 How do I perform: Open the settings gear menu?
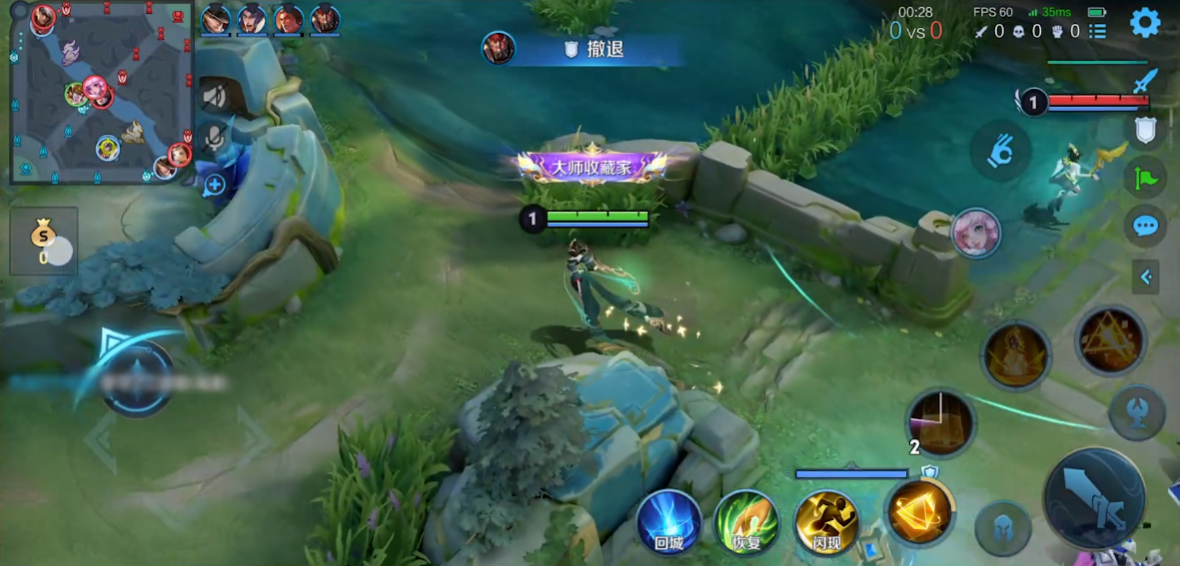click(x=1145, y=22)
